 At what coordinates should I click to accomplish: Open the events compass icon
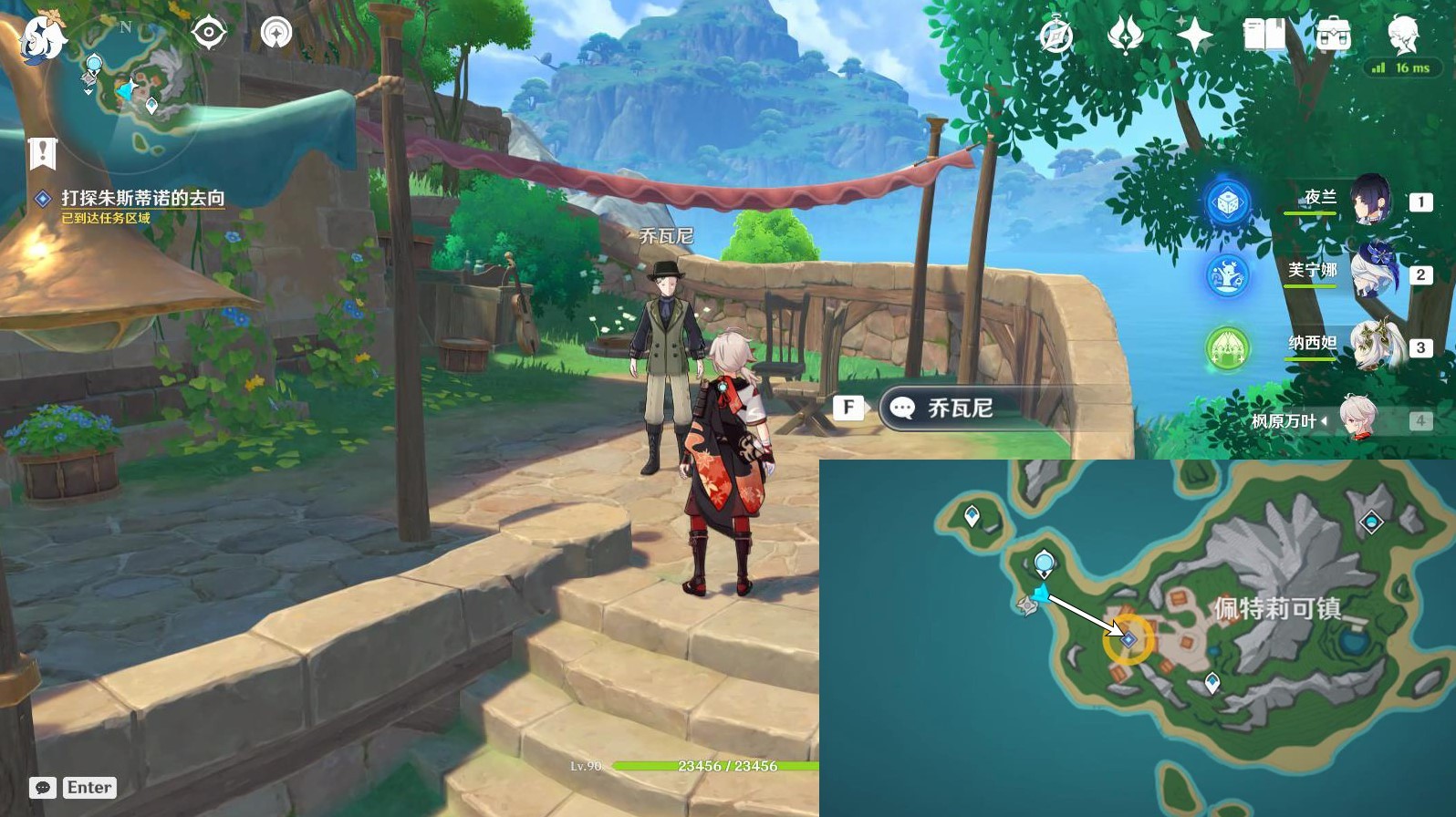[1056, 36]
